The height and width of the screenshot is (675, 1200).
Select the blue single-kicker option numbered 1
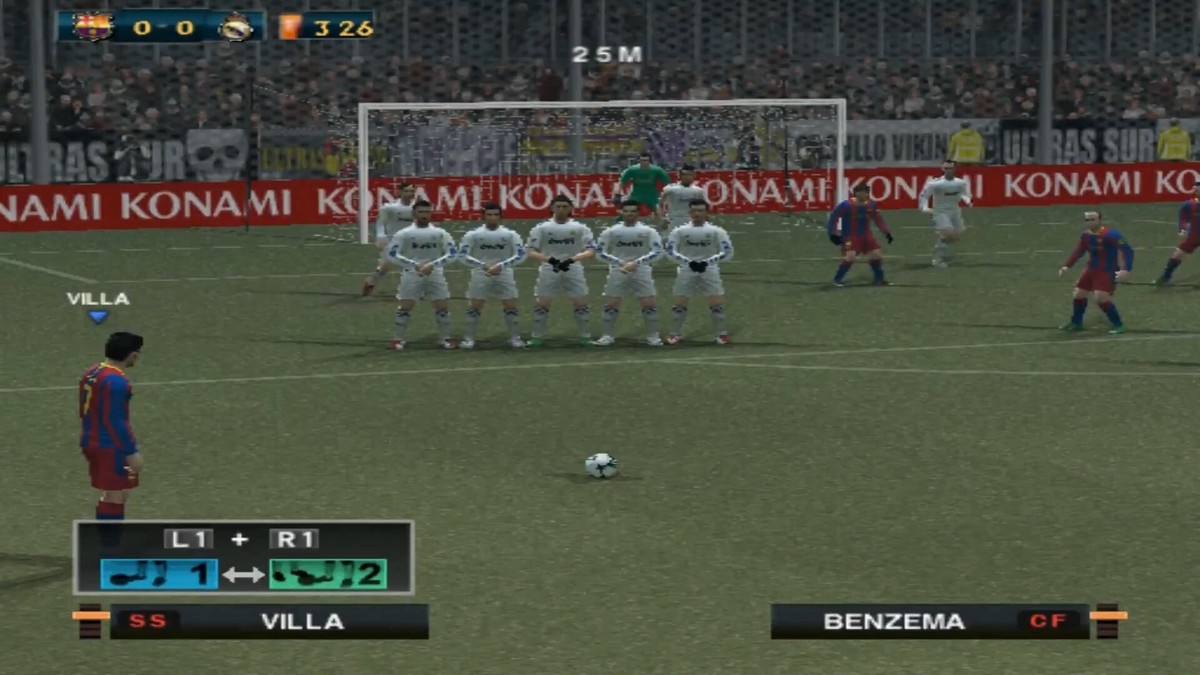click(x=159, y=574)
